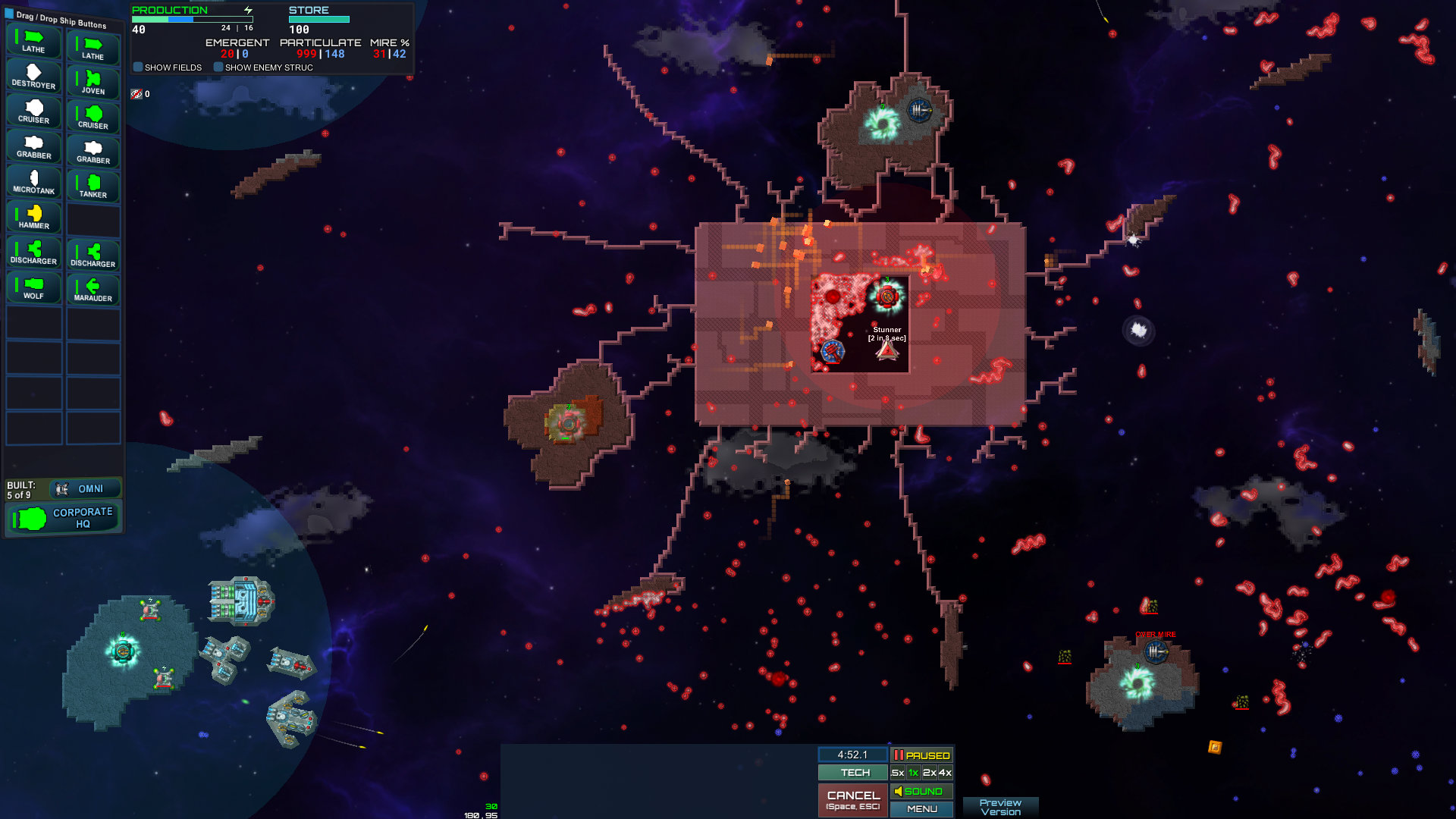Click the Corporate HQ build button
Image resolution: width=1456 pixels, height=819 pixels.
(63, 518)
